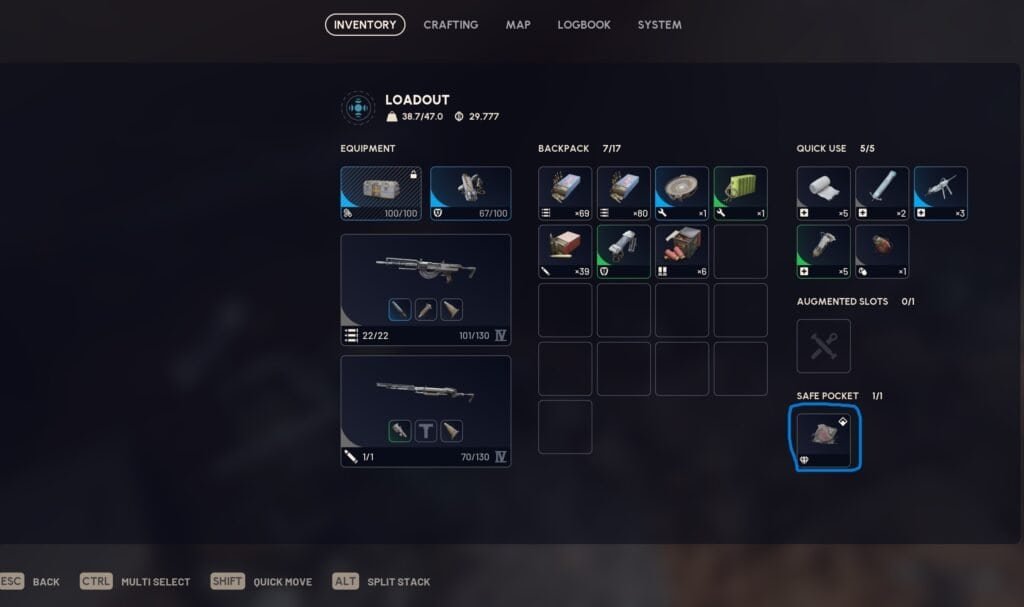Select the primary weapon with 22/22 ammo
This screenshot has width=1024, height=607.
(x=425, y=289)
